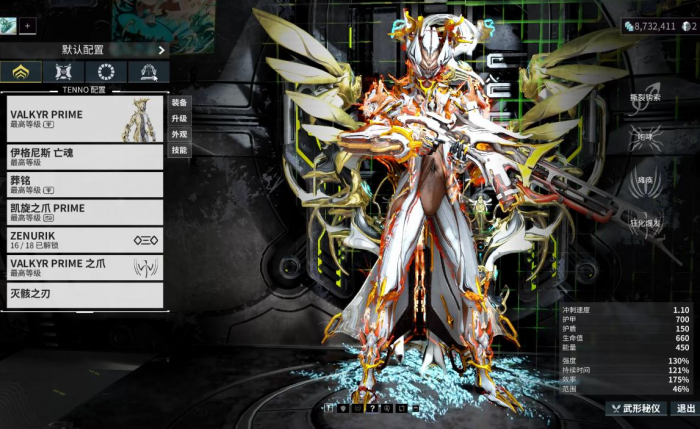The image size is (700, 429).
Task: Choose the 伊格尼斯 亡魂 primary weapon slot
Action: [x=84, y=156]
